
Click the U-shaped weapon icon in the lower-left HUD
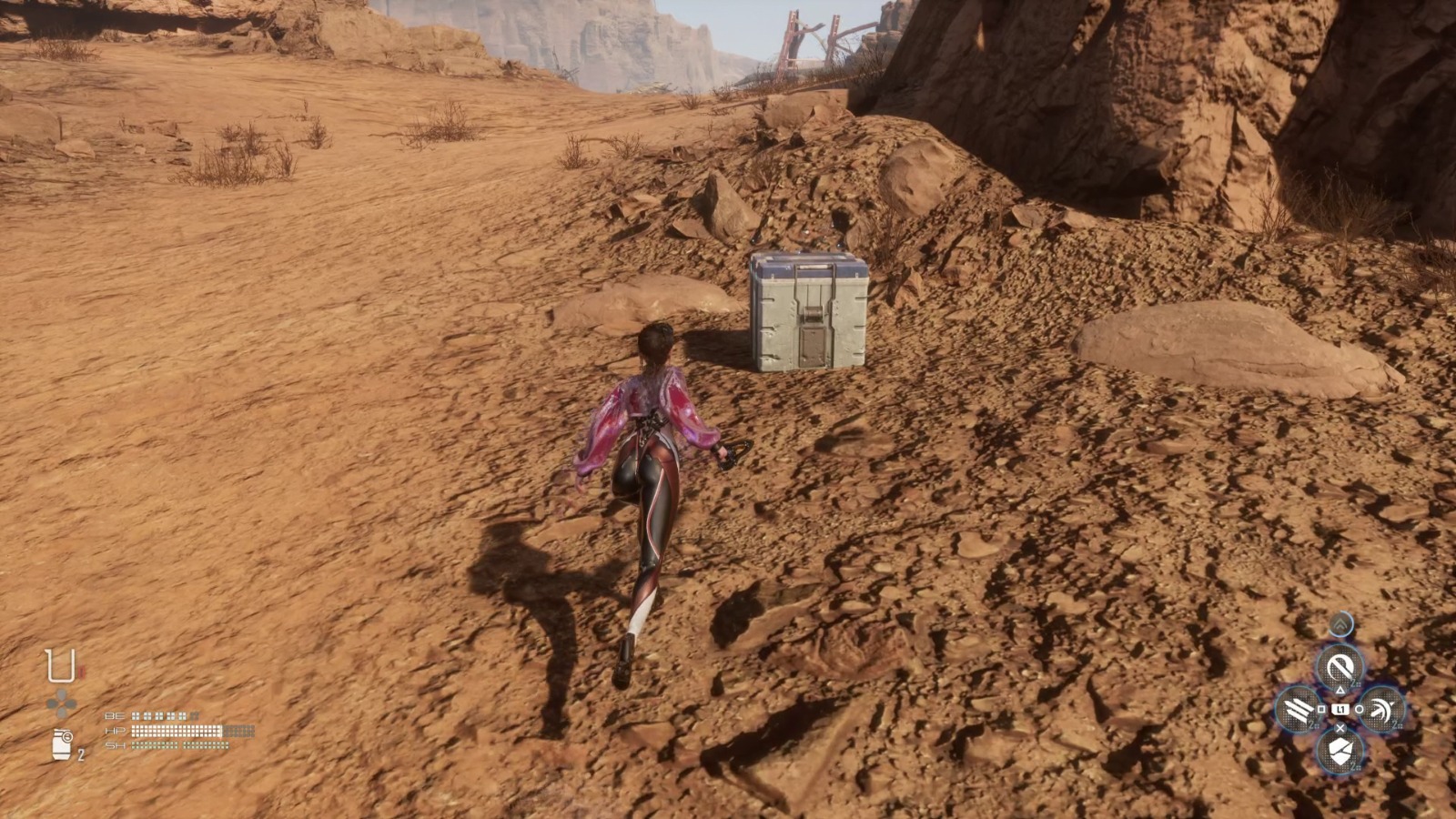[x=61, y=665]
